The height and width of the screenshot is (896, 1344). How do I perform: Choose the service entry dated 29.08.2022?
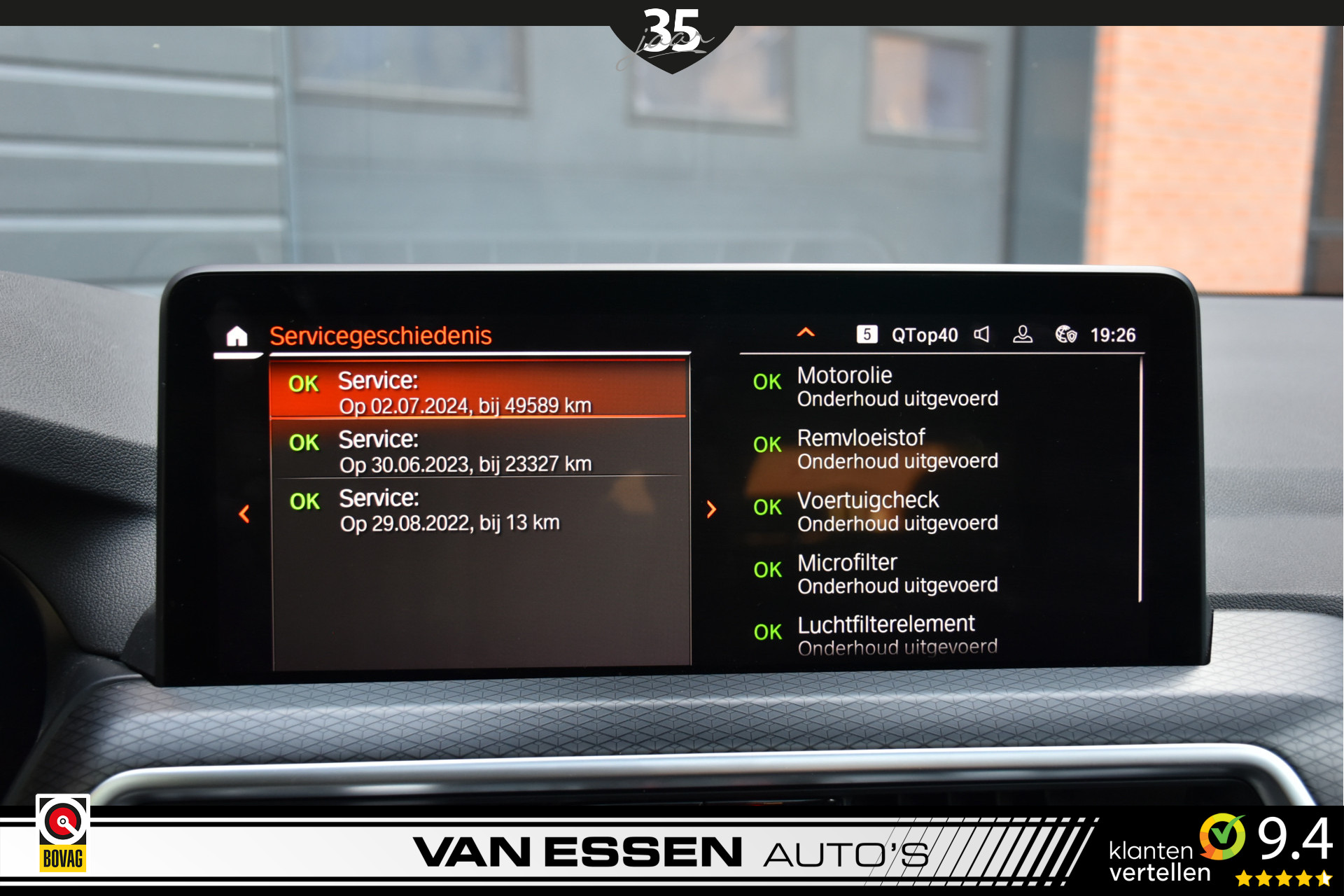[x=477, y=510]
